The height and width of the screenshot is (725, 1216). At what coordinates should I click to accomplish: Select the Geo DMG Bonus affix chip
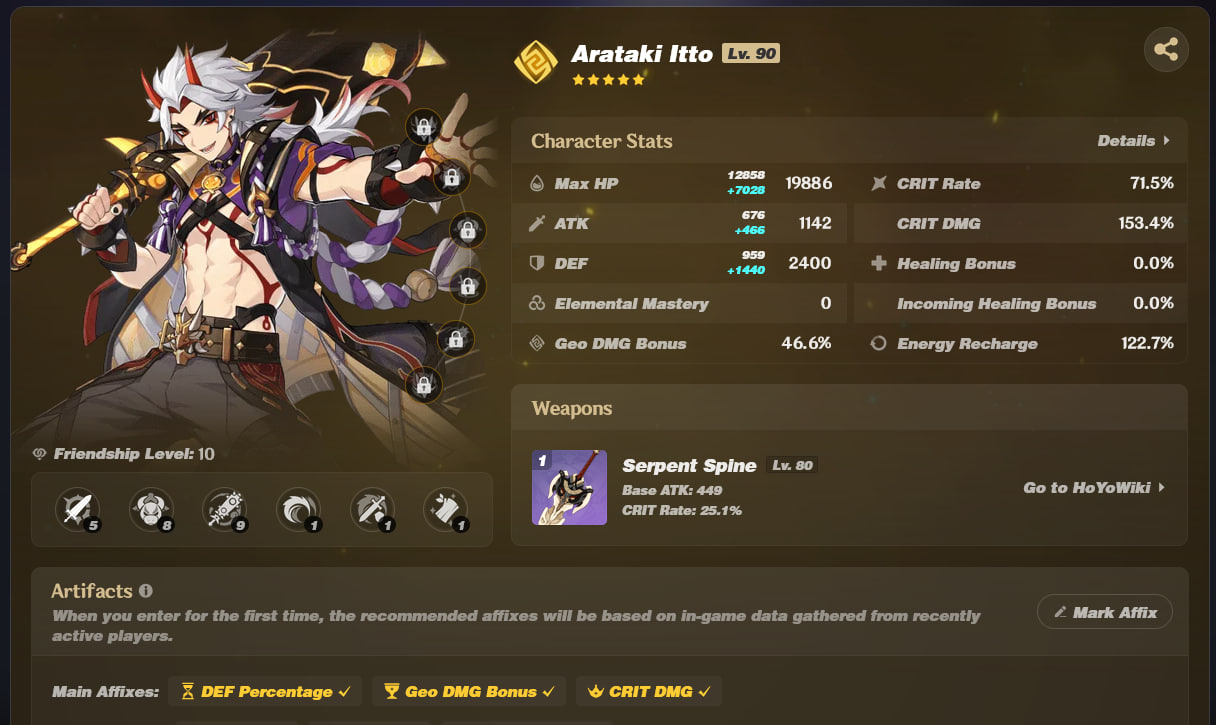click(x=468, y=691)
